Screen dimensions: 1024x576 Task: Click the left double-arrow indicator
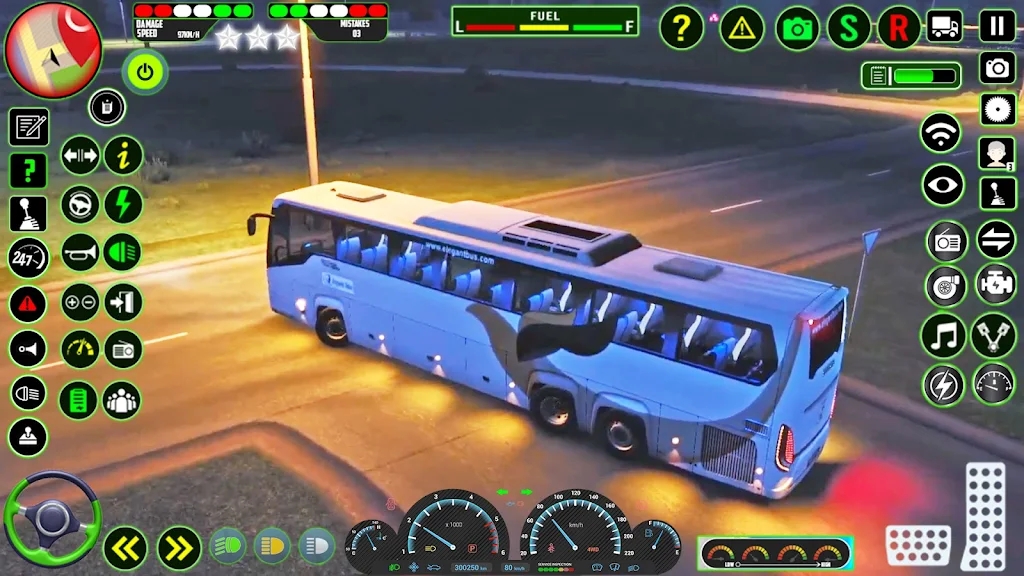pyautogui.click(x=126, y=547)
